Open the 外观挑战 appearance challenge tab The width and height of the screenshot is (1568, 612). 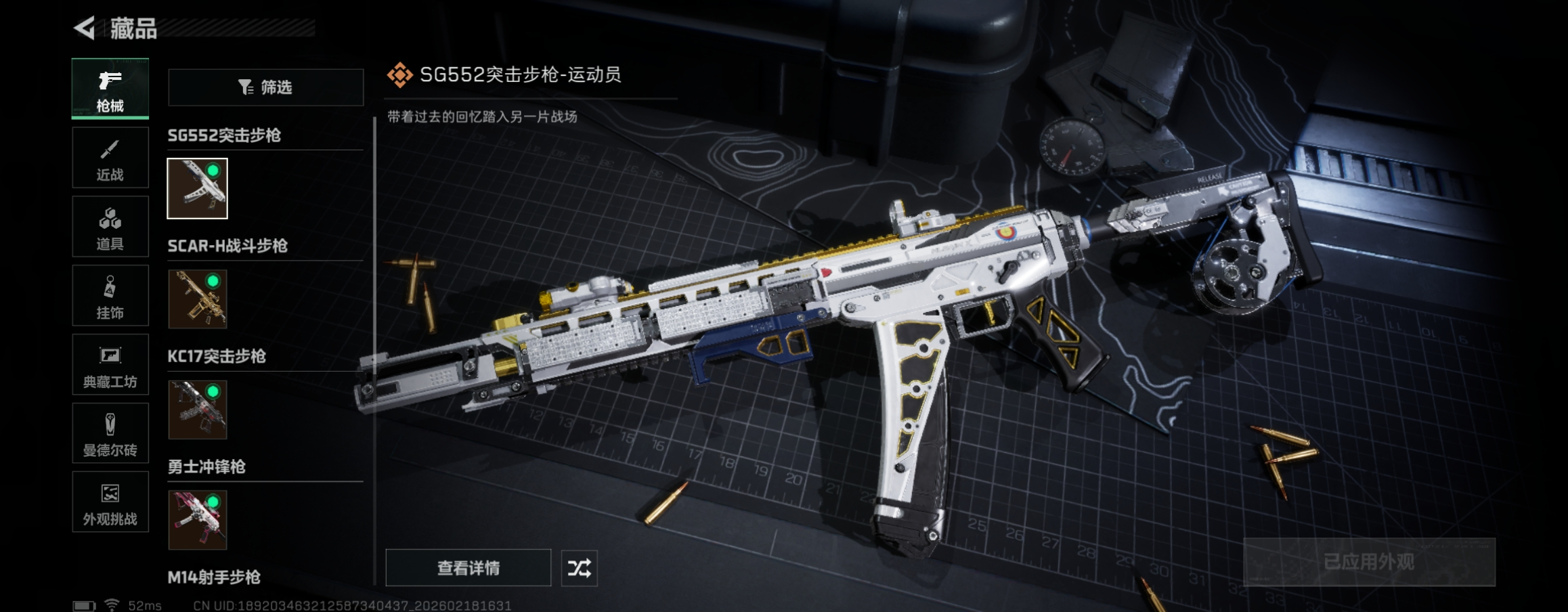110,502
